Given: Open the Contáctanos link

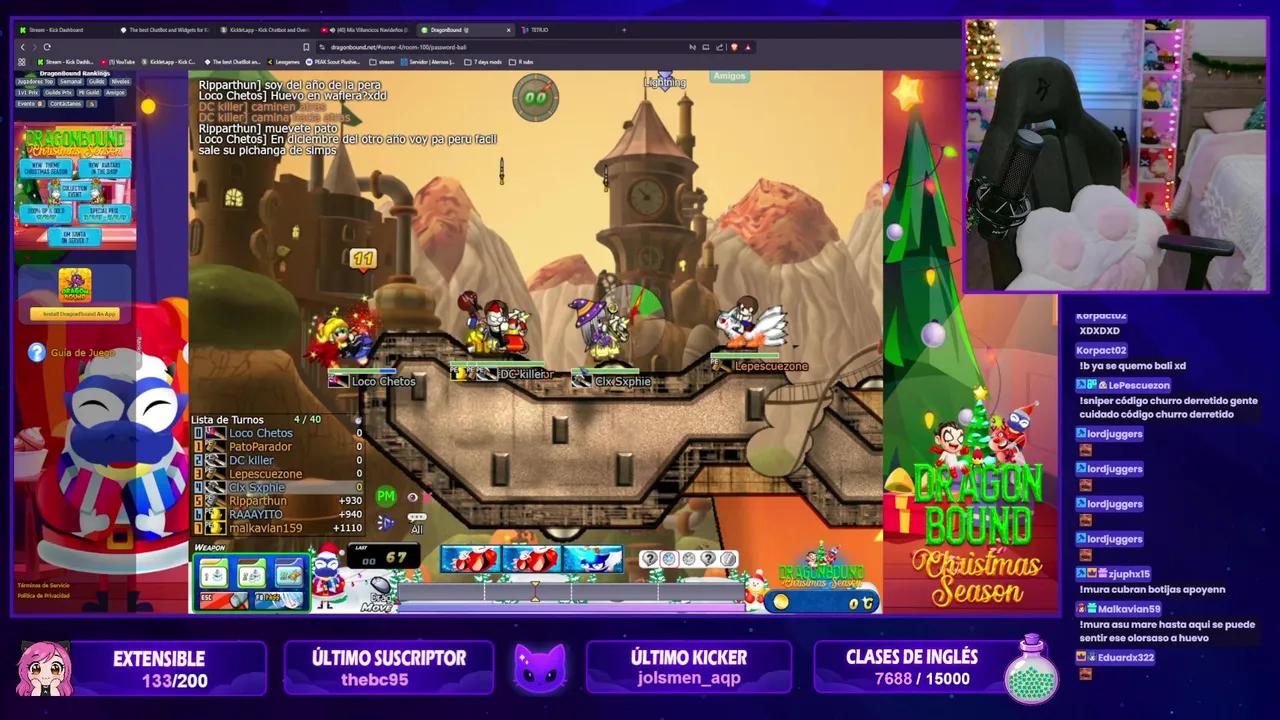Looking at the screenshot, I should pyautogui.click(x=64, y=104).
